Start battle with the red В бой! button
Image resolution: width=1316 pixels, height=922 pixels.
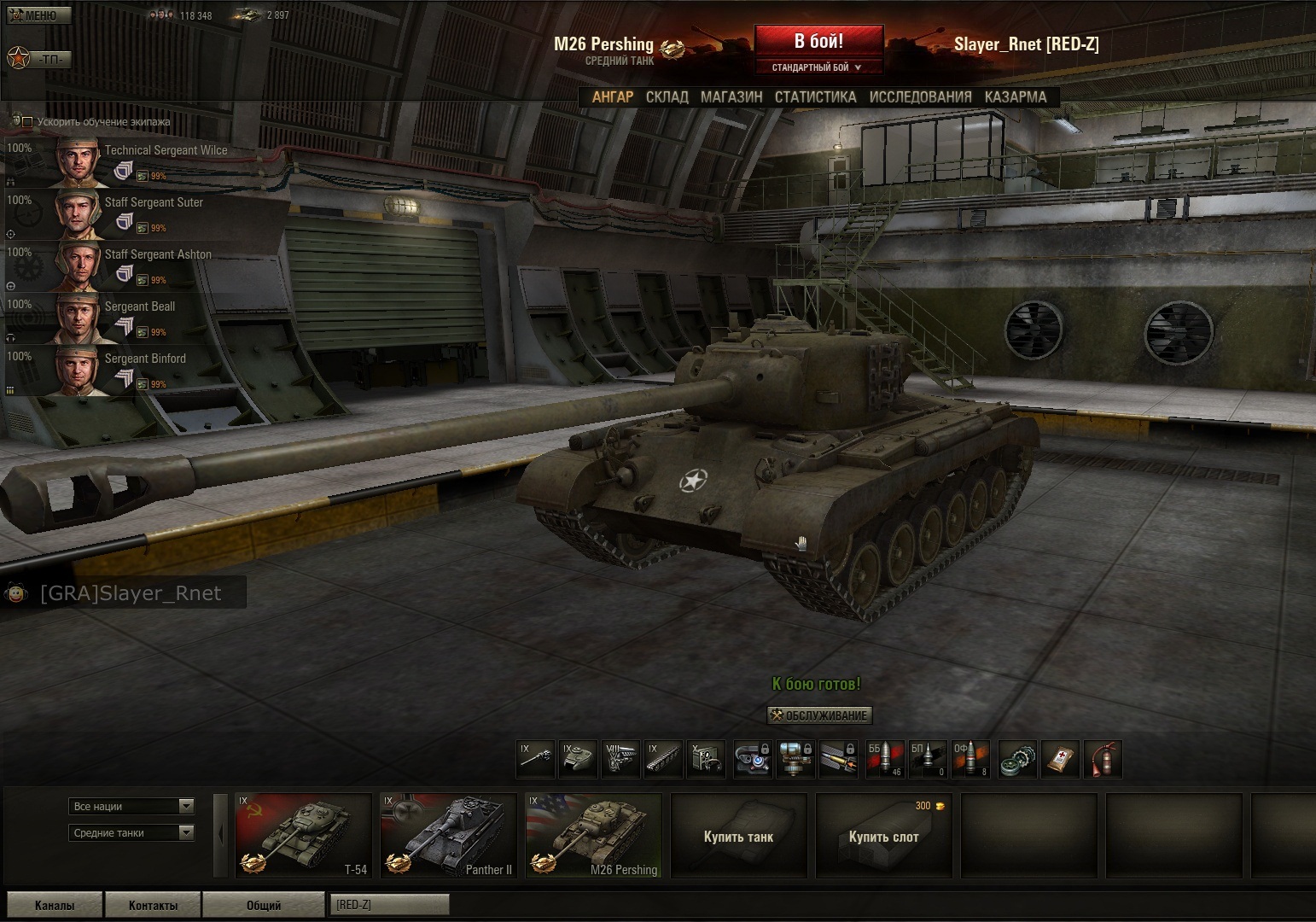tap(818, 42)
